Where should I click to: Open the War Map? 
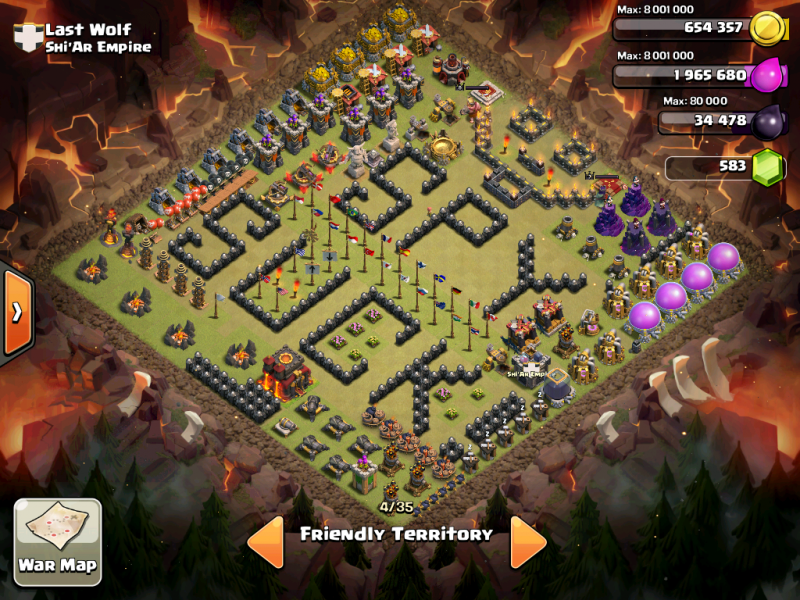[57, 541]
